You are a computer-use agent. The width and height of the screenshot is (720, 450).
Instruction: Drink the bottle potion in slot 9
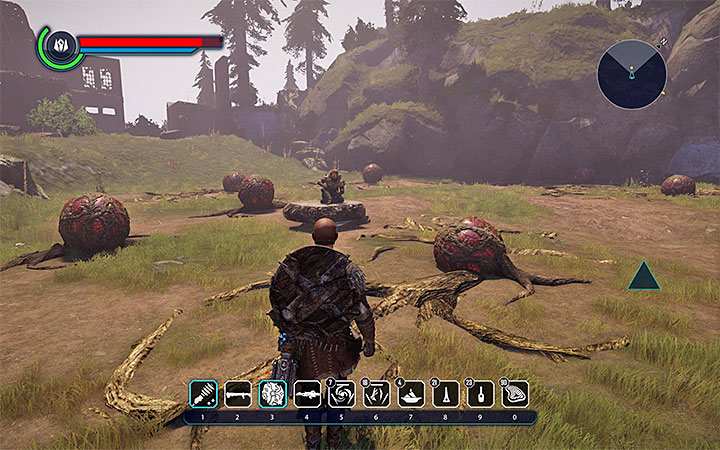tap(481, 394)
